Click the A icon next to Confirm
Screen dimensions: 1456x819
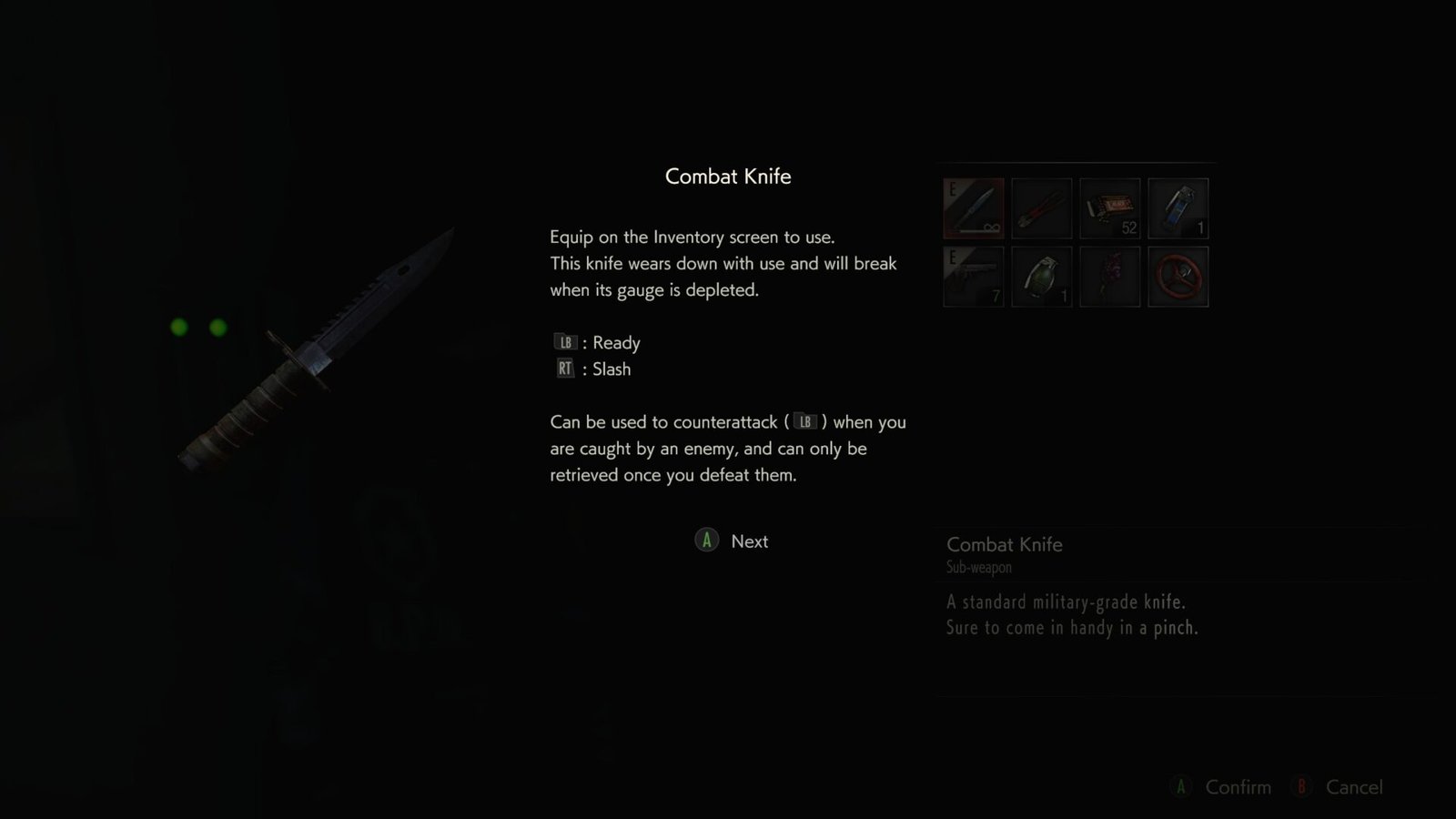(1181, 787)
